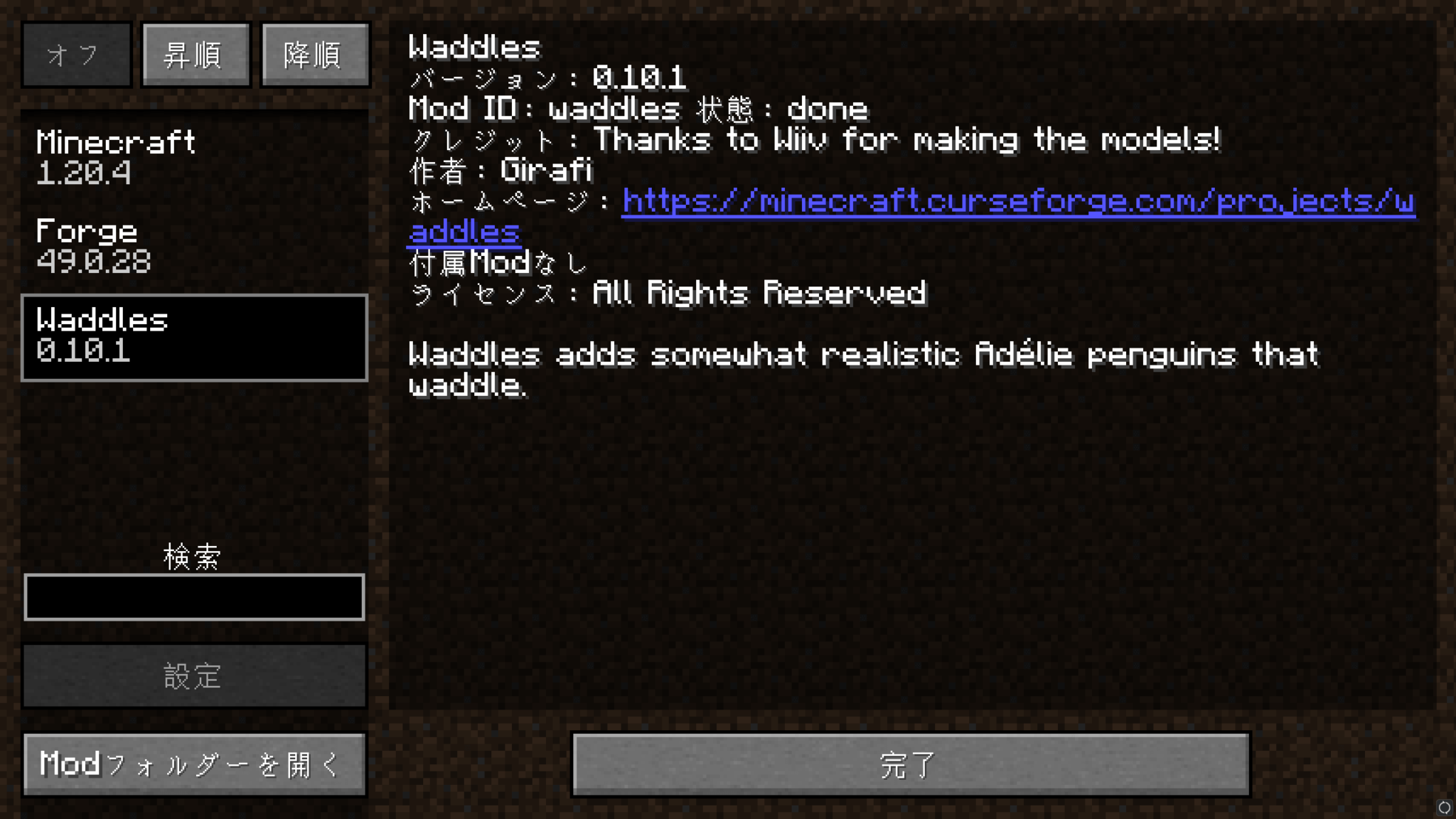Image resolution: width=1456 pixels, height=819 pixels.
Task: Click the 作者 Girafi author text
Action: (501, 170)
